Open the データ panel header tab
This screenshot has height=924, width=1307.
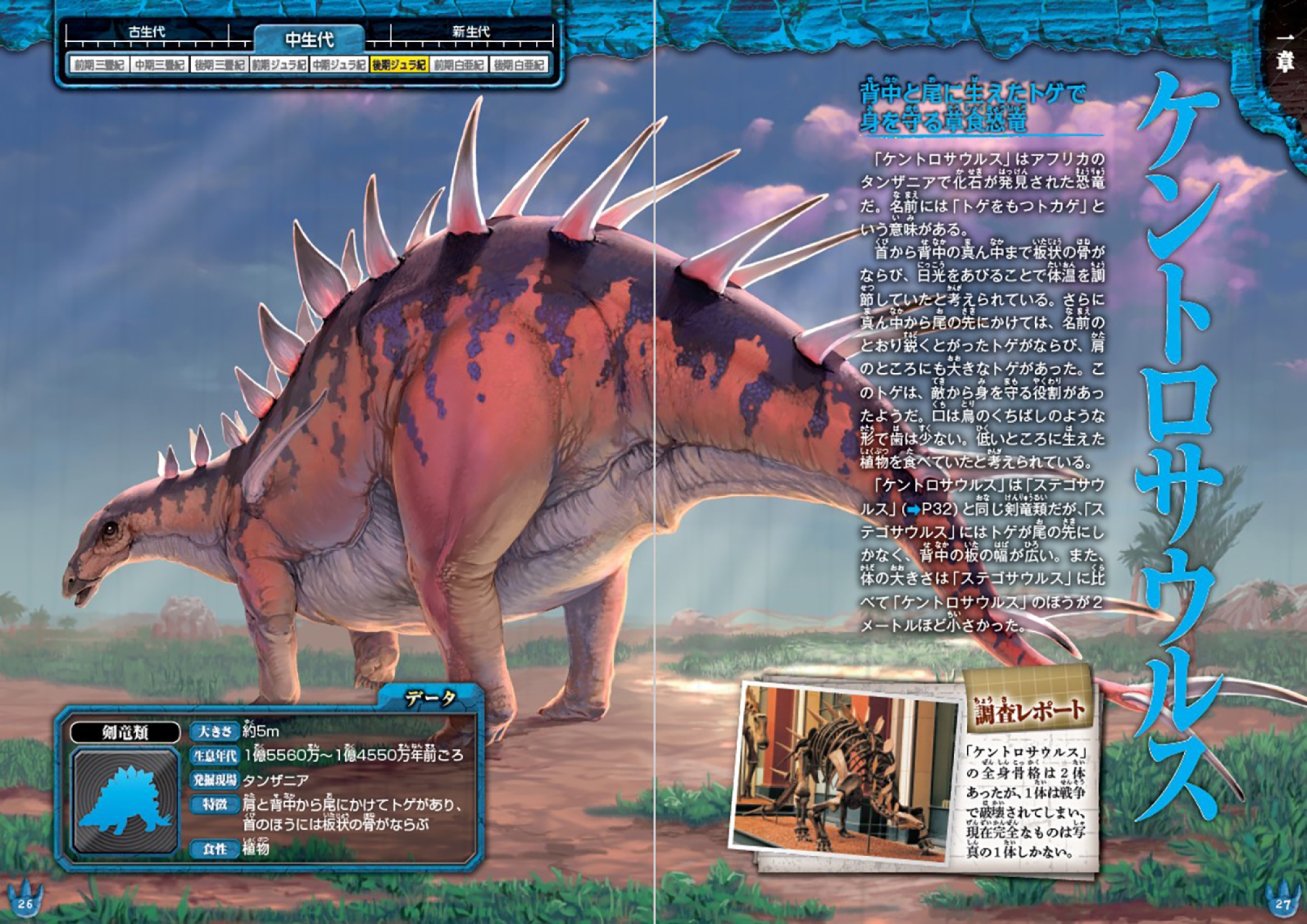click(430, 699)
